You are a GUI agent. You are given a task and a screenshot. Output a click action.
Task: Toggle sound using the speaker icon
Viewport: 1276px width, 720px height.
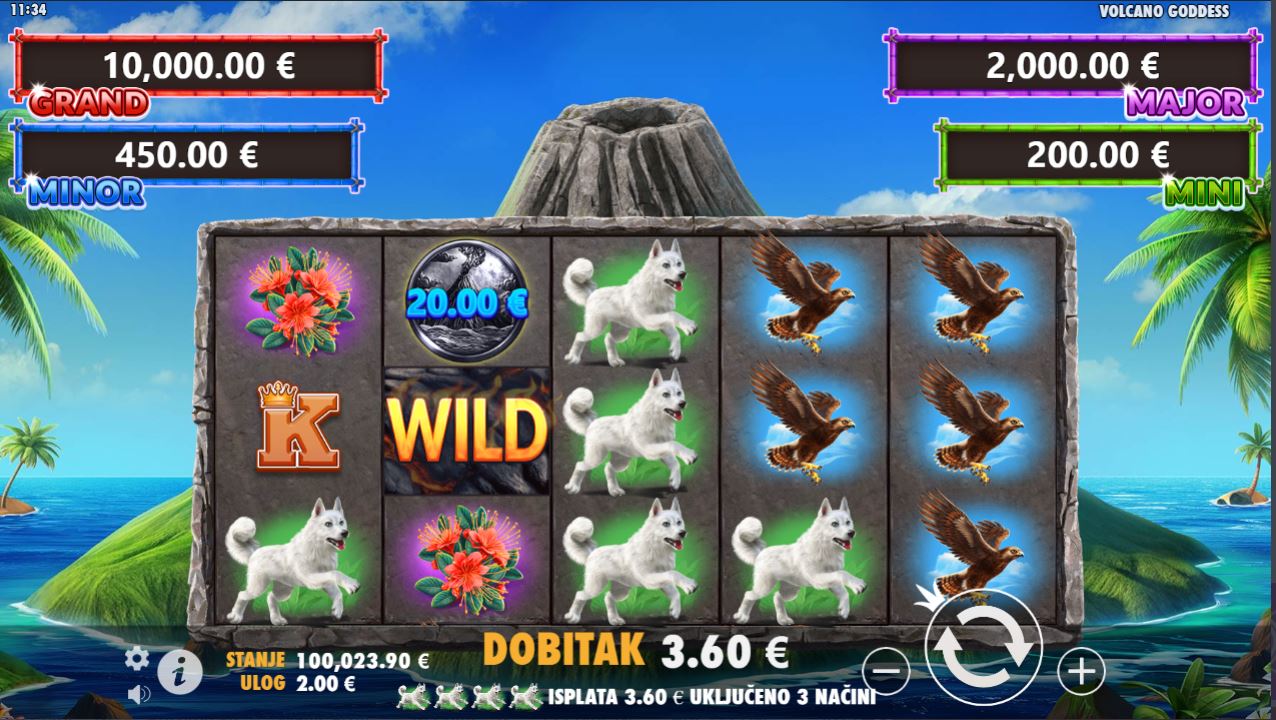tap(138, 694)
